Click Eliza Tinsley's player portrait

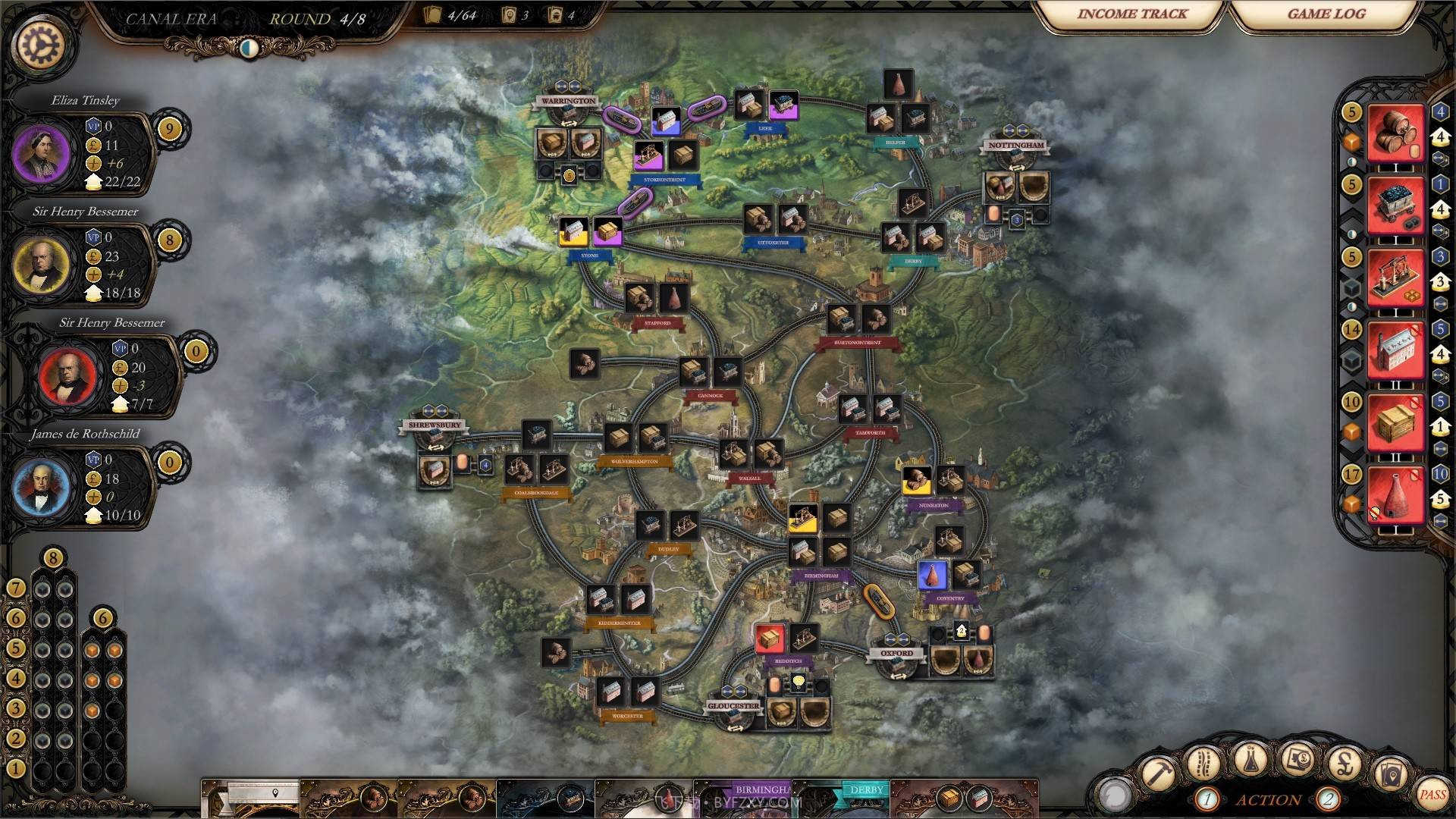44,154
